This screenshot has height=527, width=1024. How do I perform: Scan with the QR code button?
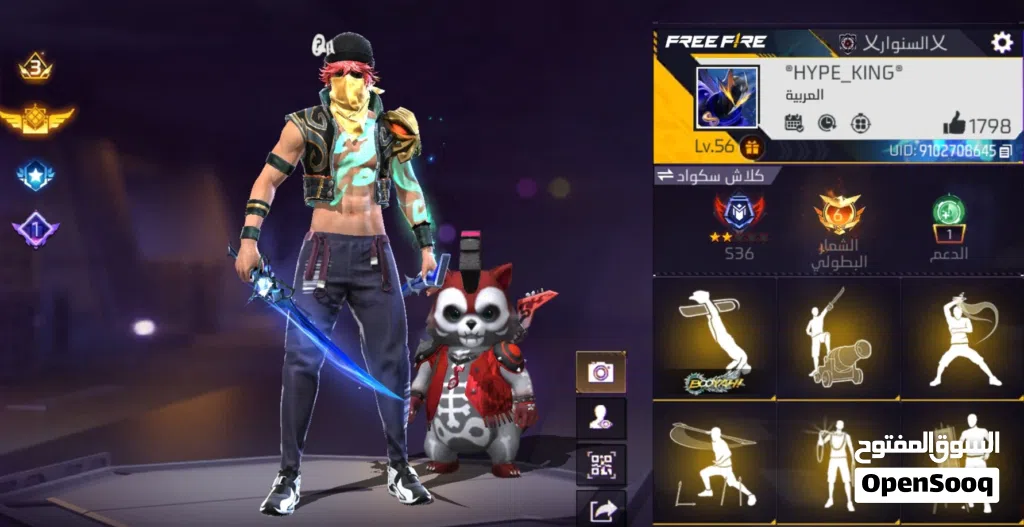point(601,465)
